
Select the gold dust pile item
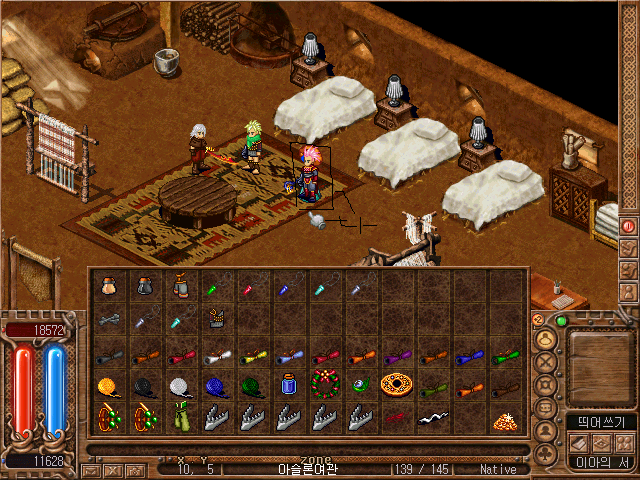[504, 420]
